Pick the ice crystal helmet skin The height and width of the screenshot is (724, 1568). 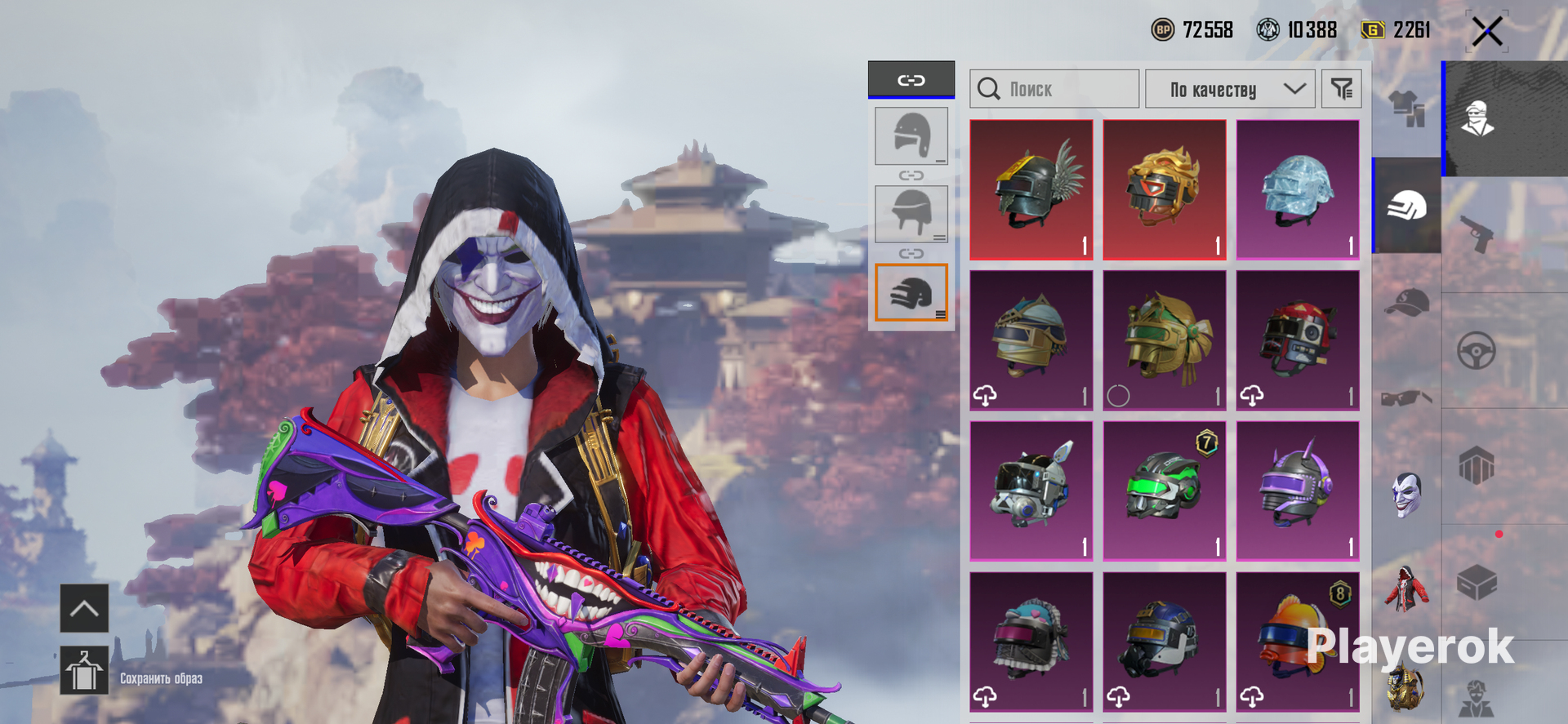pyautogui.click(x=1298, y=189)
